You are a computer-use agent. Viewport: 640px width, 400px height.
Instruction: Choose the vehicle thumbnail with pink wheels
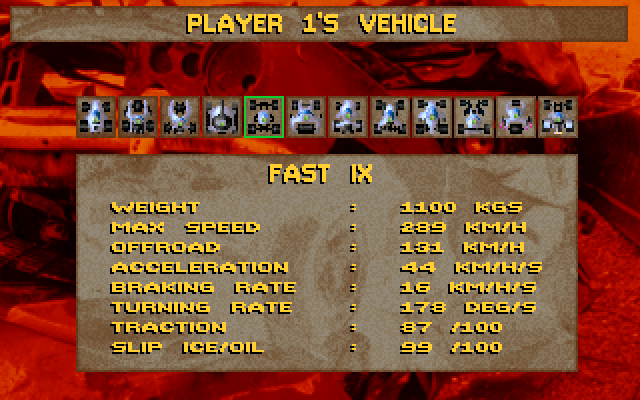[515, 117]
